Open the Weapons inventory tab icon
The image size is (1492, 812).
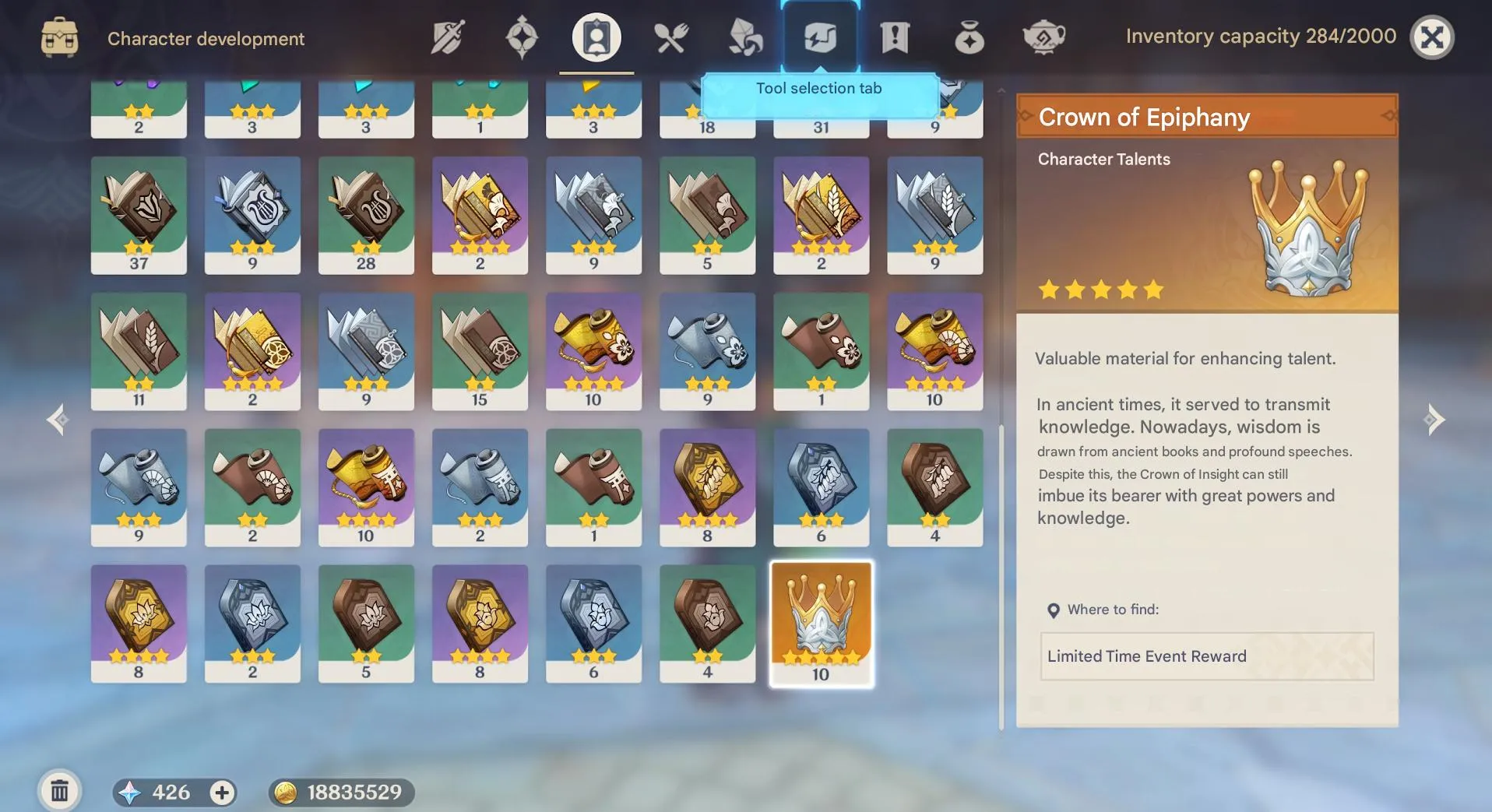click(x=445, y=37)
